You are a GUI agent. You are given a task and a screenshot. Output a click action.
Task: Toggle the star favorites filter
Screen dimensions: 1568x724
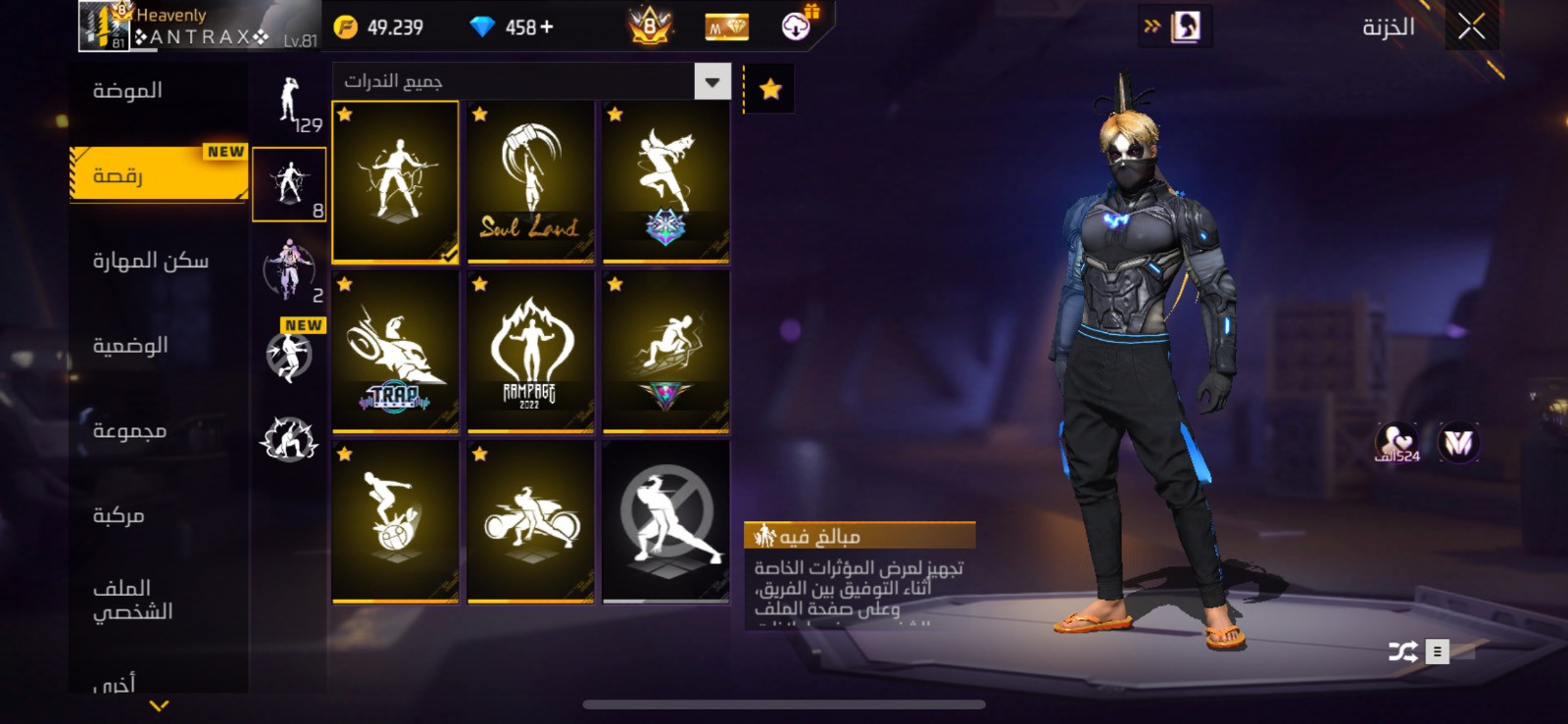[770, 89]
